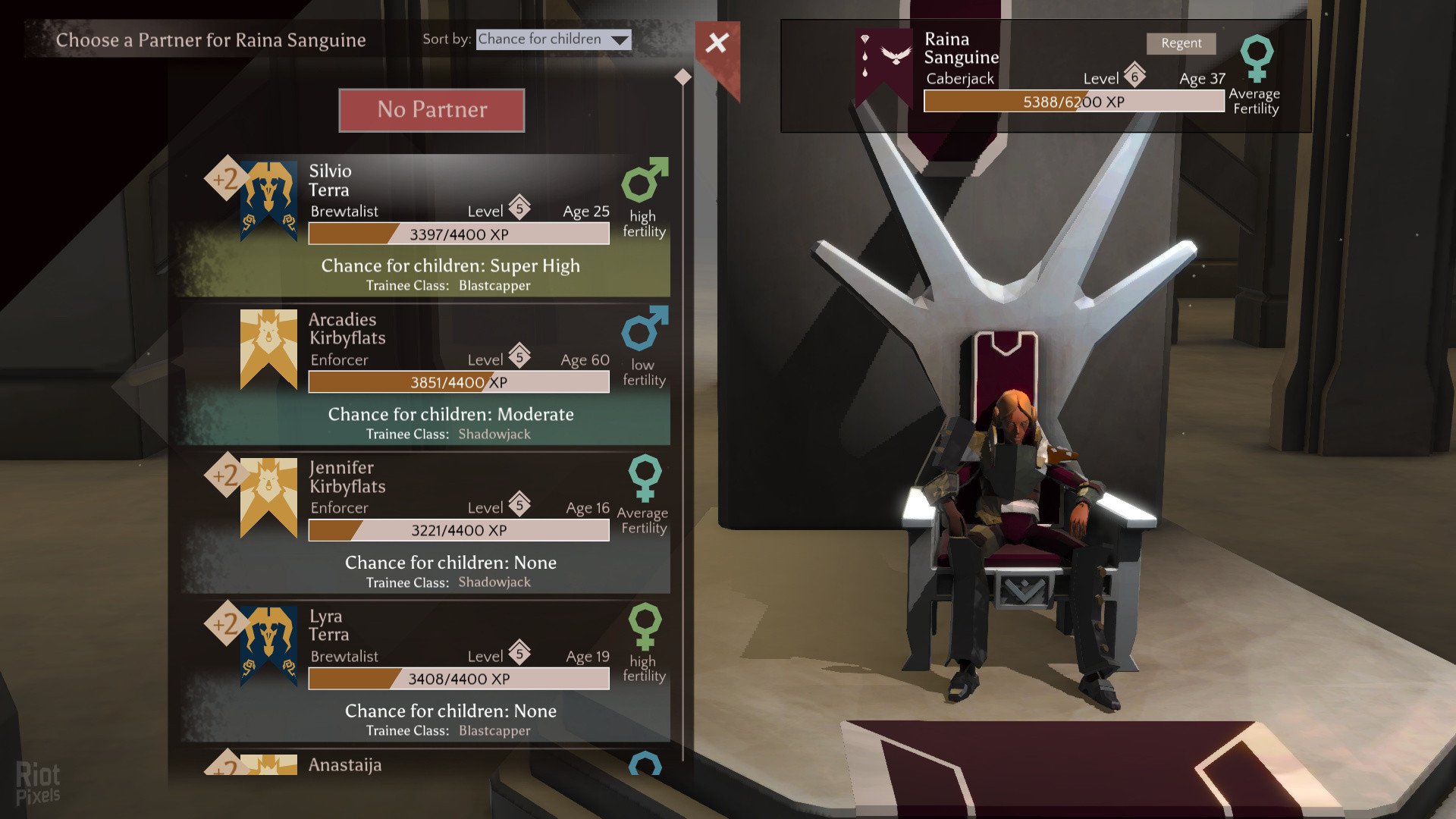Close the partner selection panel
This screenshot has width=1456, height=819.
(717, 43)
